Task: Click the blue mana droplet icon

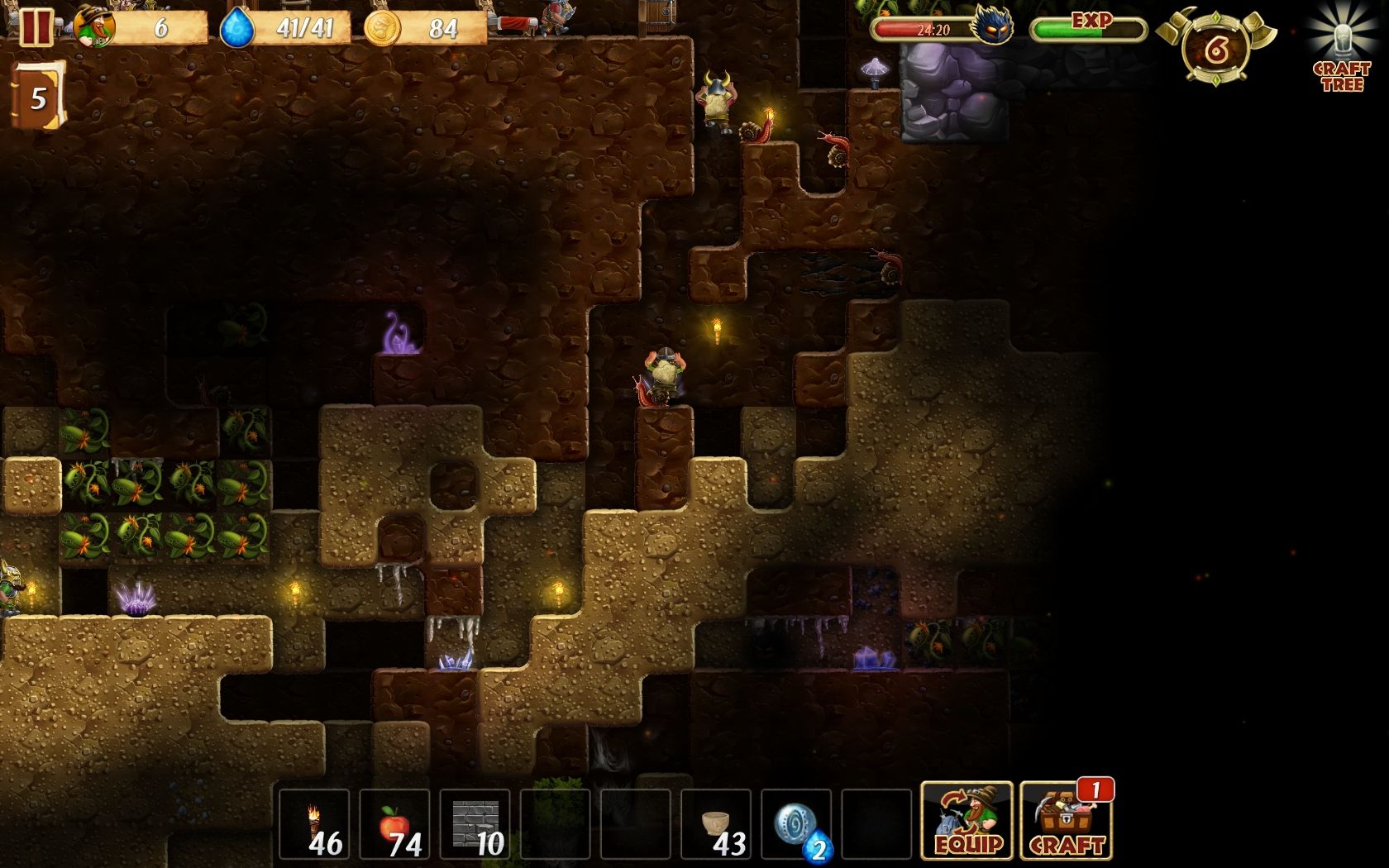Action: tap(236, 28)
